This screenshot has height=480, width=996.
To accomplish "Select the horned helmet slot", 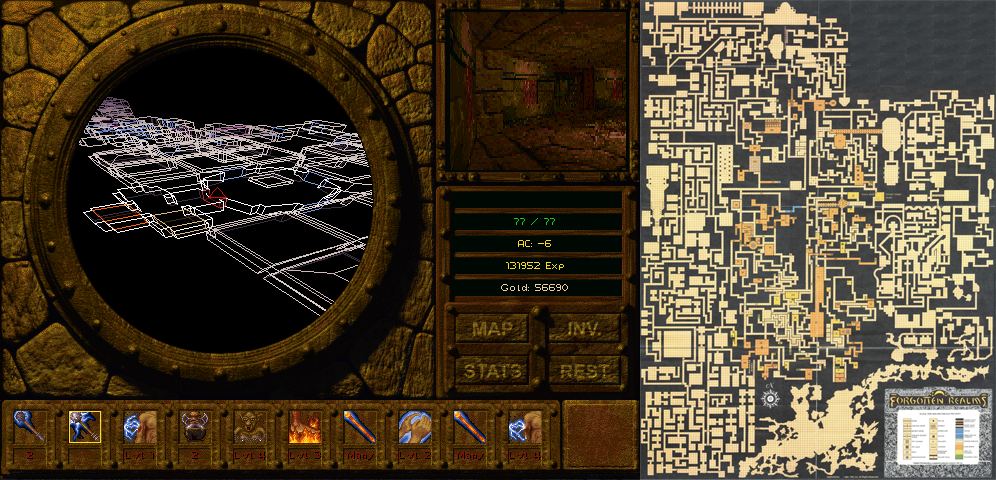I will [194, 428].
